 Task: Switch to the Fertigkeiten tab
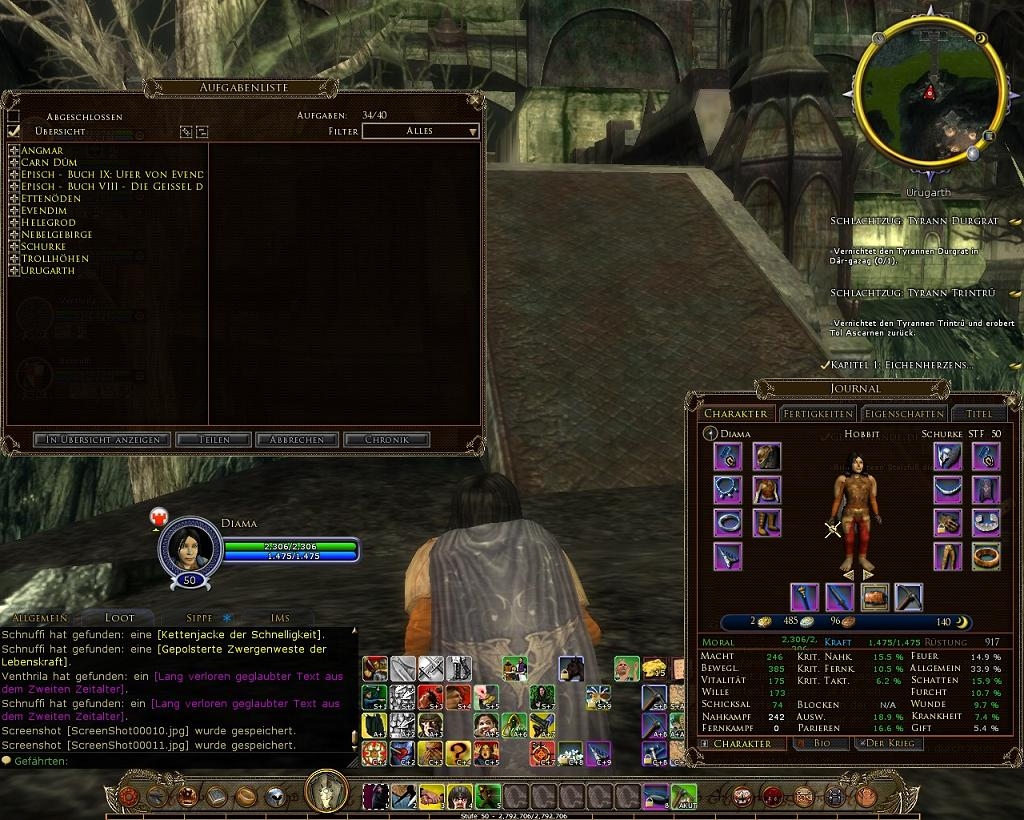[817, 414]
